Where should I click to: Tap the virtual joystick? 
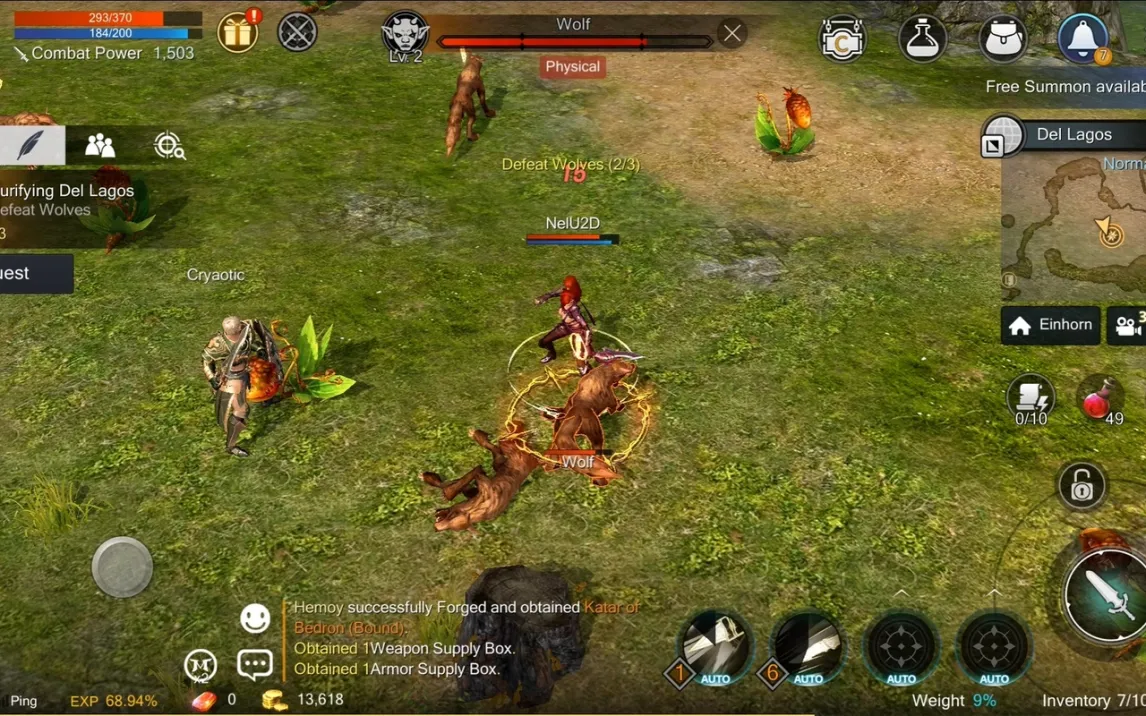click(122, 567)
